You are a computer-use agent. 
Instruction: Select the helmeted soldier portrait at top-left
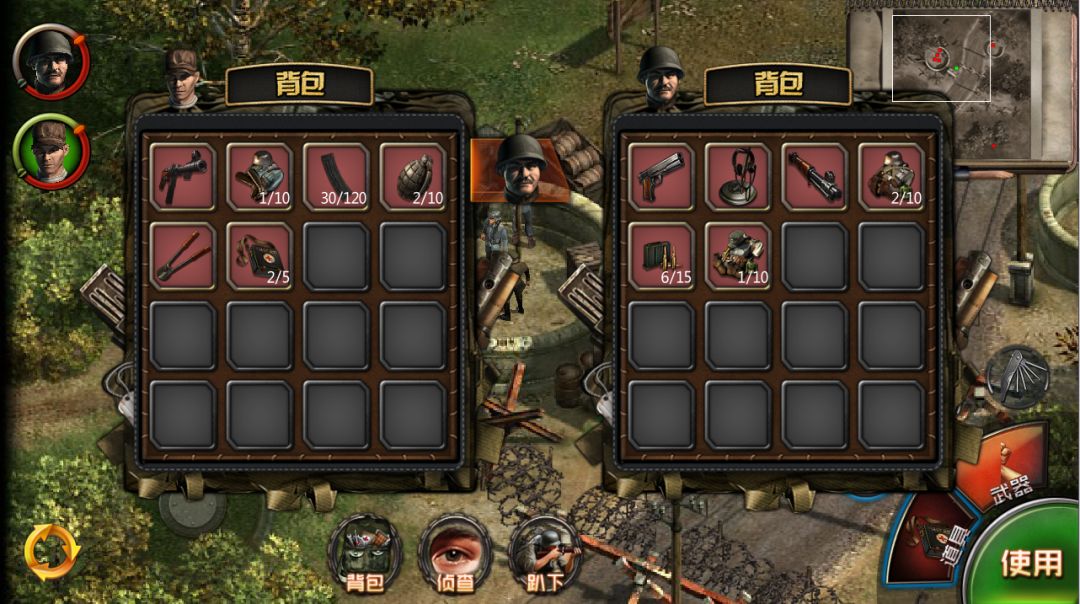tap(50, 62)
